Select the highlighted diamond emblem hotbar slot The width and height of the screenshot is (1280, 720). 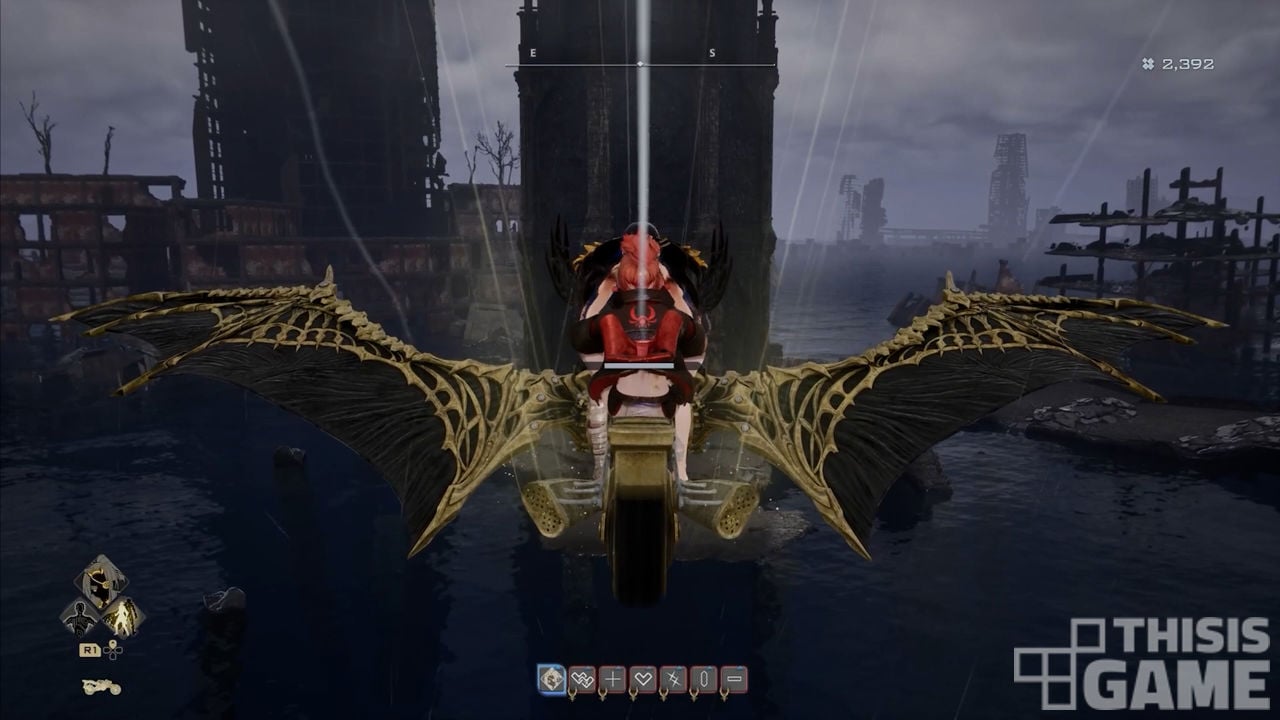[551, 680]
